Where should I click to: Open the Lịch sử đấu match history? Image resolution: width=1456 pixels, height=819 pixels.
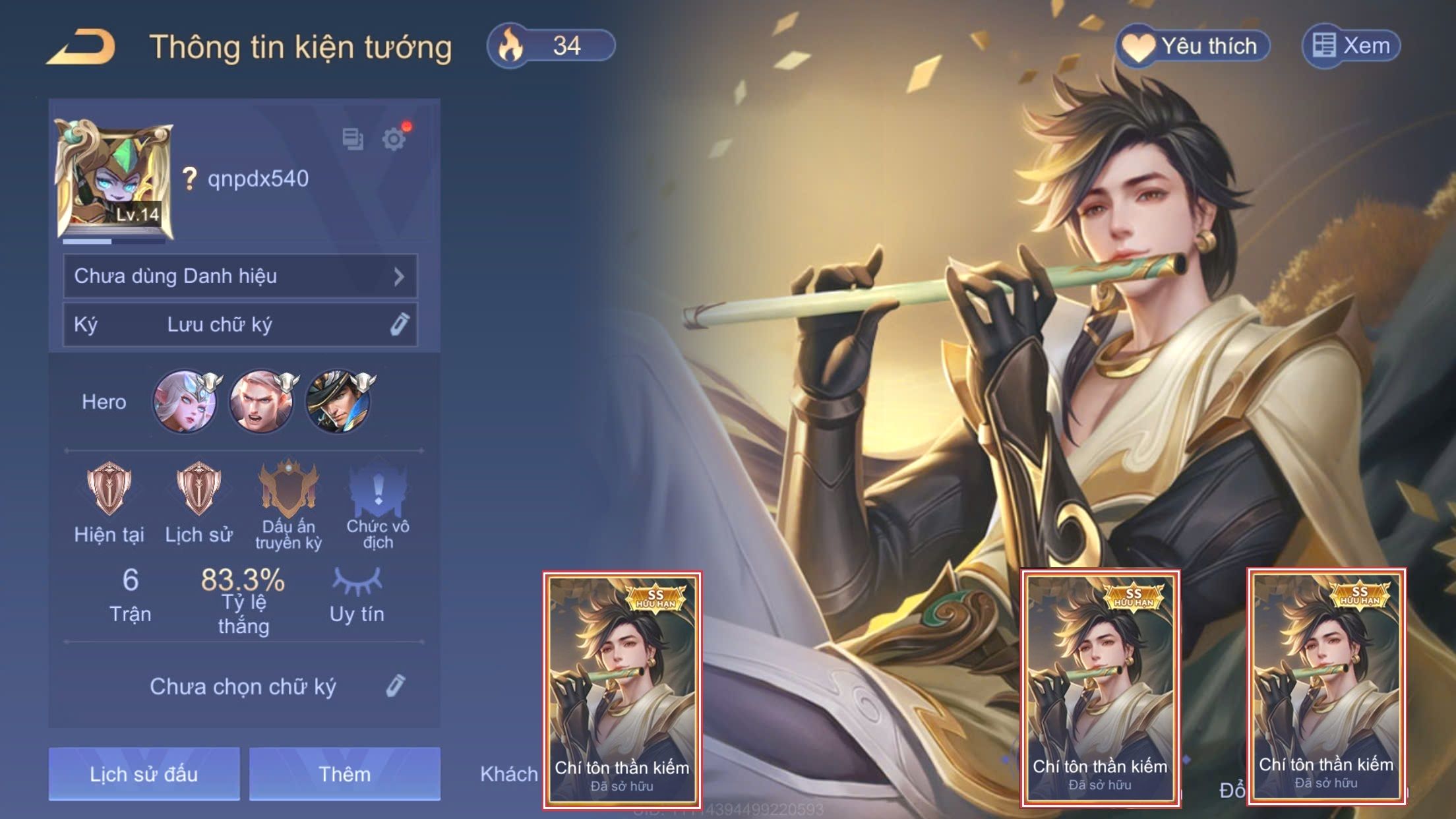(x=144, y=774)
